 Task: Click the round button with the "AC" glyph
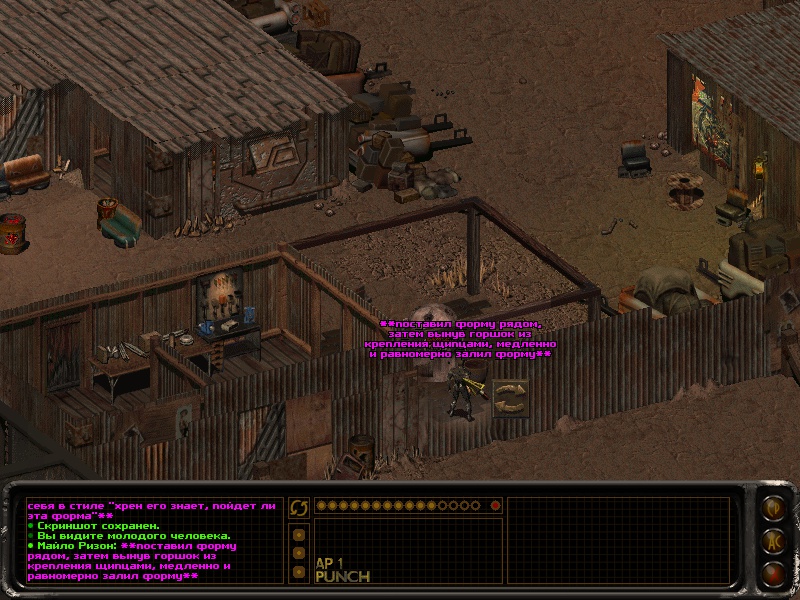(772, 541)
